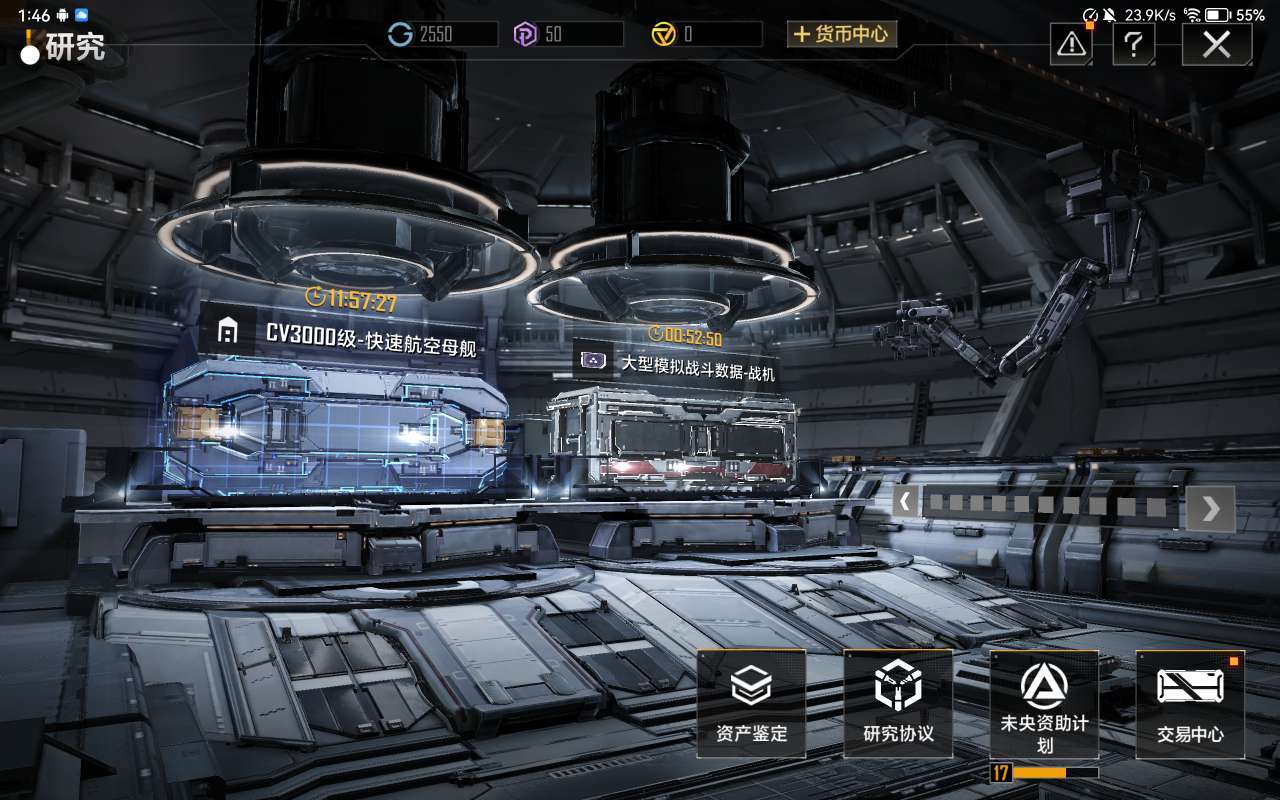Viewport: 1280px width, 800px height.
Task: Open the question mark help button
Action: [x=1133, y=44]
